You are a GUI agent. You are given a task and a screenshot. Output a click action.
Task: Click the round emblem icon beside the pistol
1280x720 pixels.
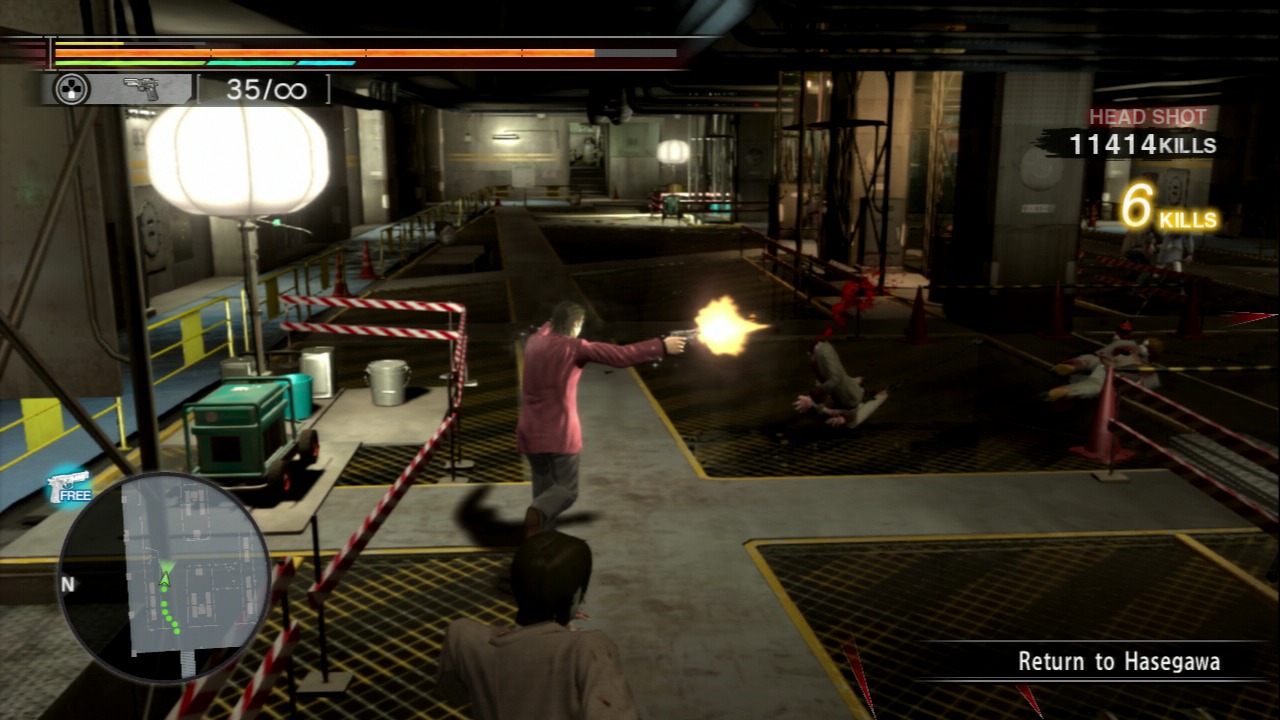tap(71, 89)
